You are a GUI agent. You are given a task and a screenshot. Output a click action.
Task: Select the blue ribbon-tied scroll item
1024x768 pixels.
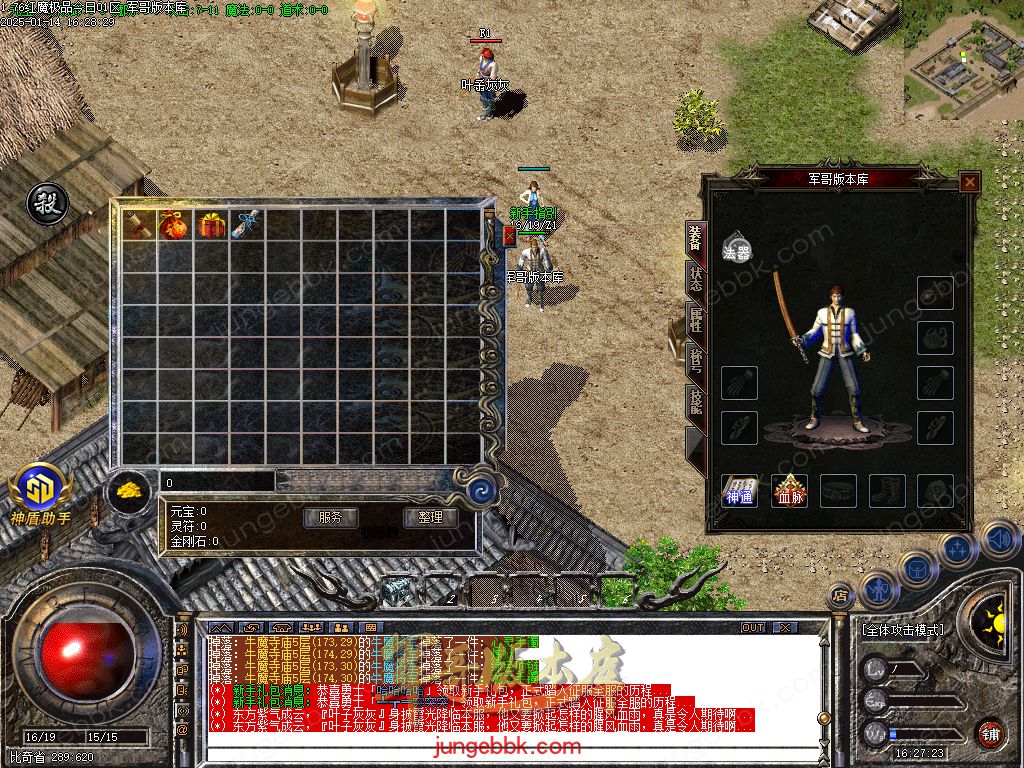coord(246,225)
